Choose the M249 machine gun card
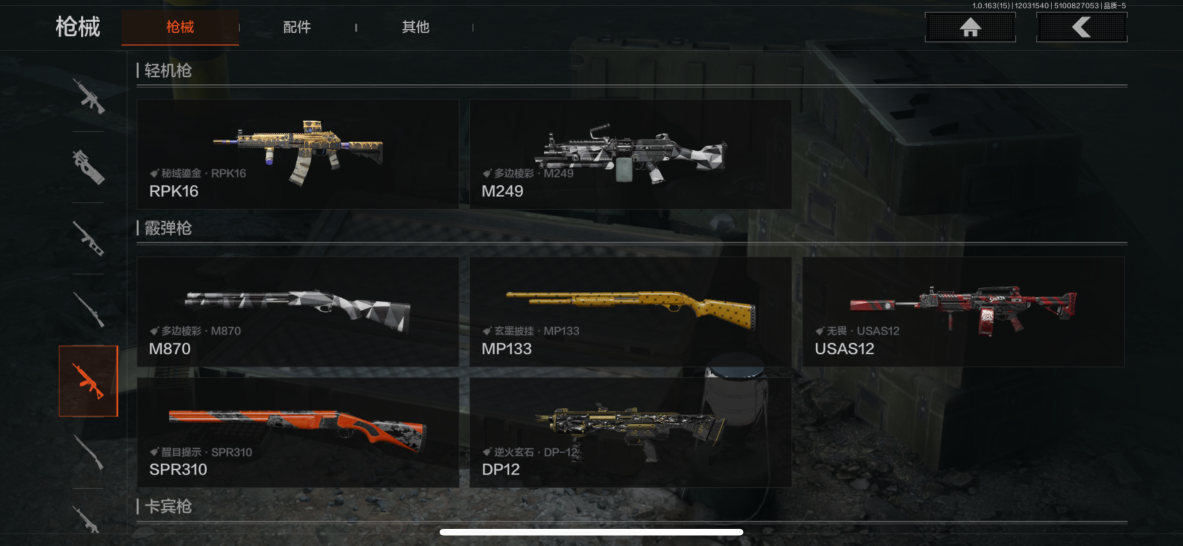 (630, 154)
